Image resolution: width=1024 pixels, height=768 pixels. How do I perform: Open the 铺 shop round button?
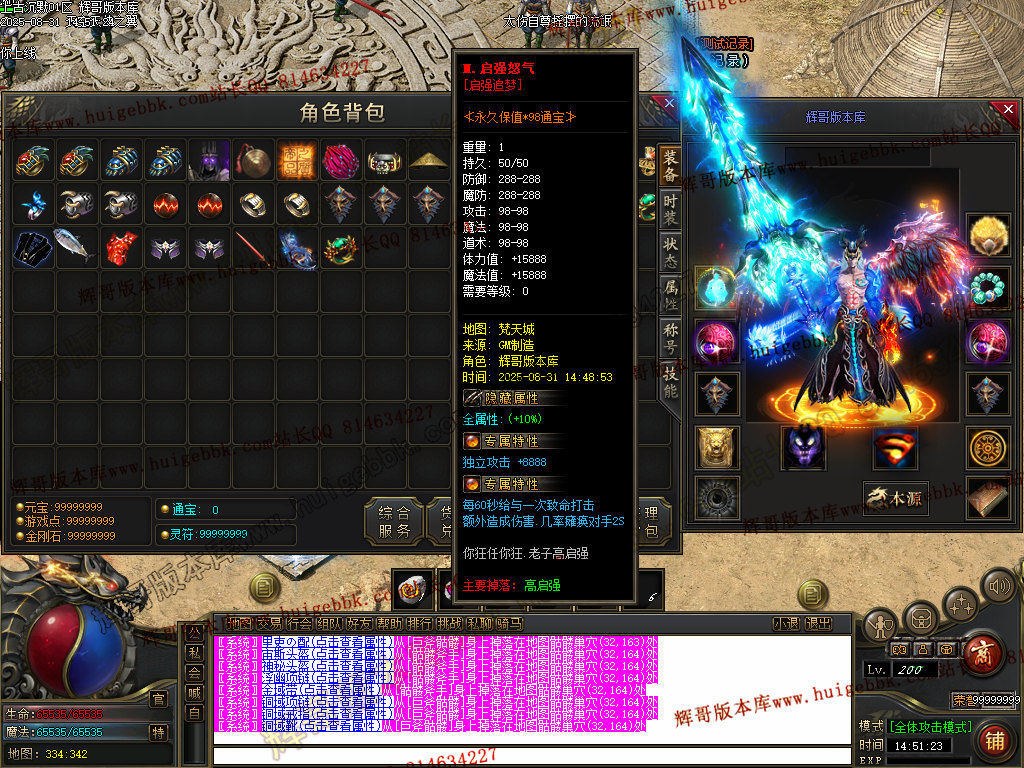[994, 741]
